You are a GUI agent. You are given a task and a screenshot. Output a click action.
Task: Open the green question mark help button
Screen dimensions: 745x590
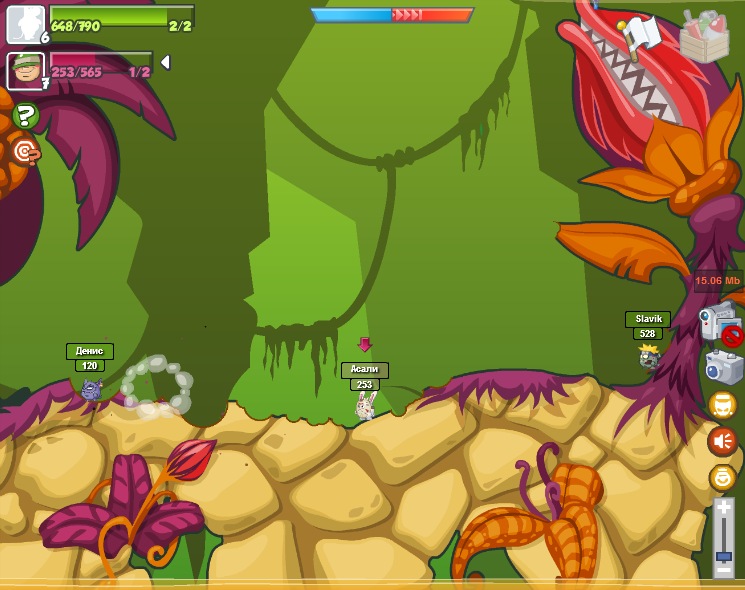pos(26,116)
